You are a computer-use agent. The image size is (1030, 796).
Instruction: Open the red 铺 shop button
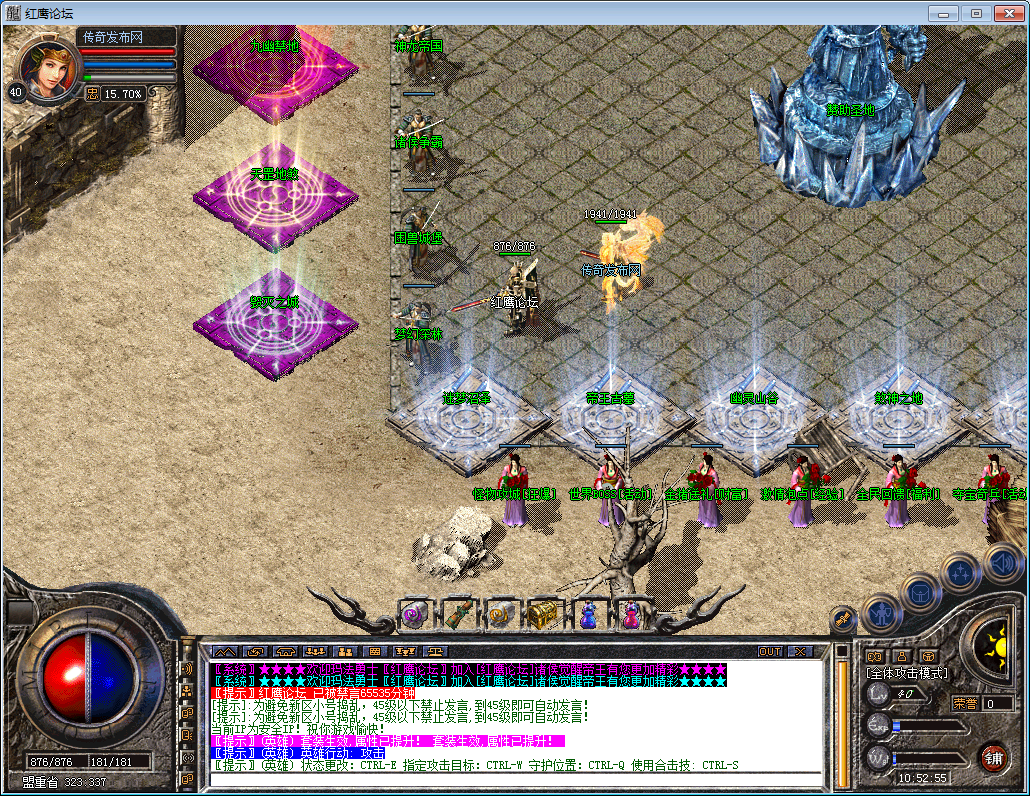tap(993, 756)
